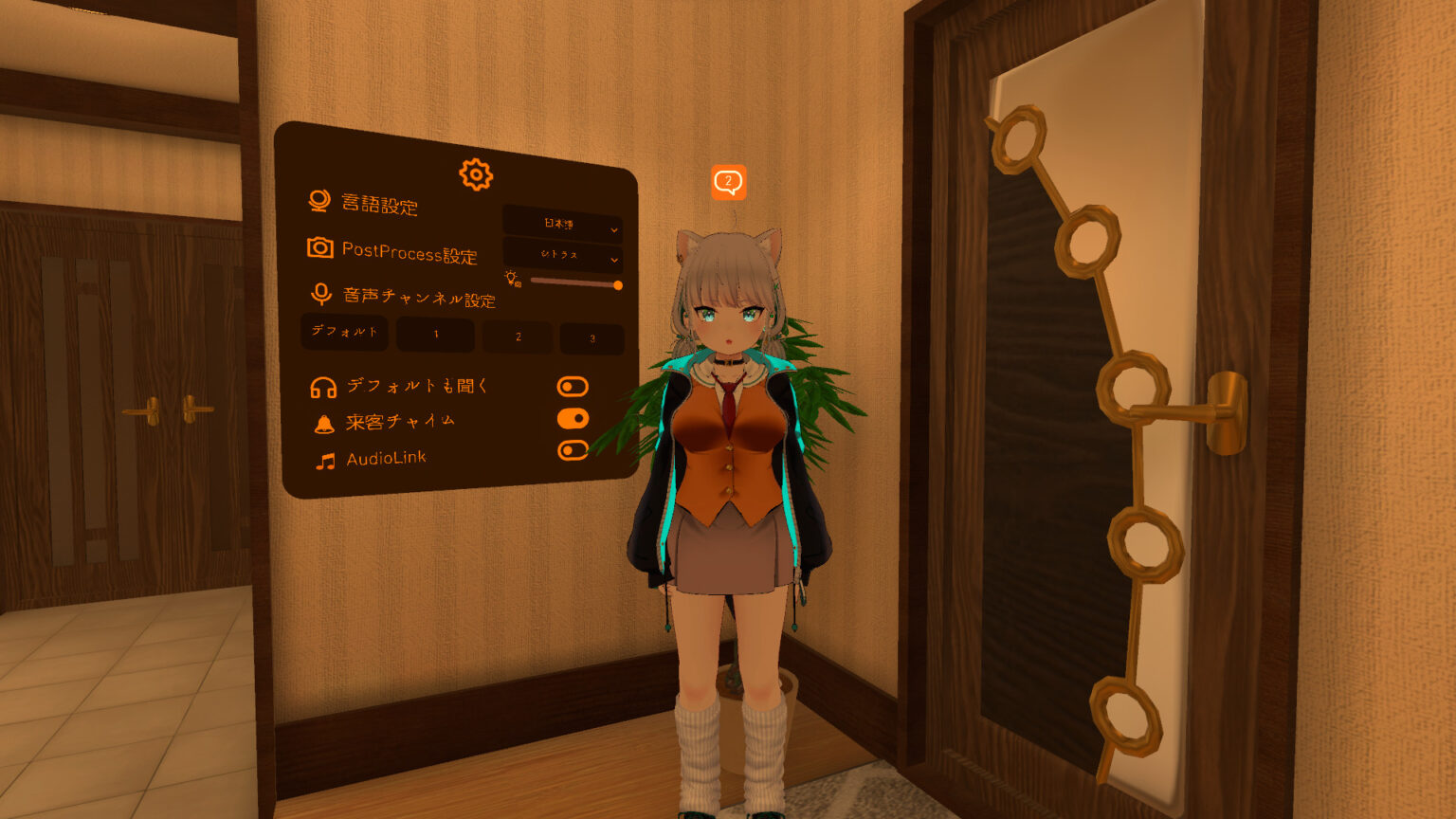This screenshot has width=1456, height=819.
Task: Click the gear icon atop the settings panel
Action: pyautogui.click(x=475, y=174)
